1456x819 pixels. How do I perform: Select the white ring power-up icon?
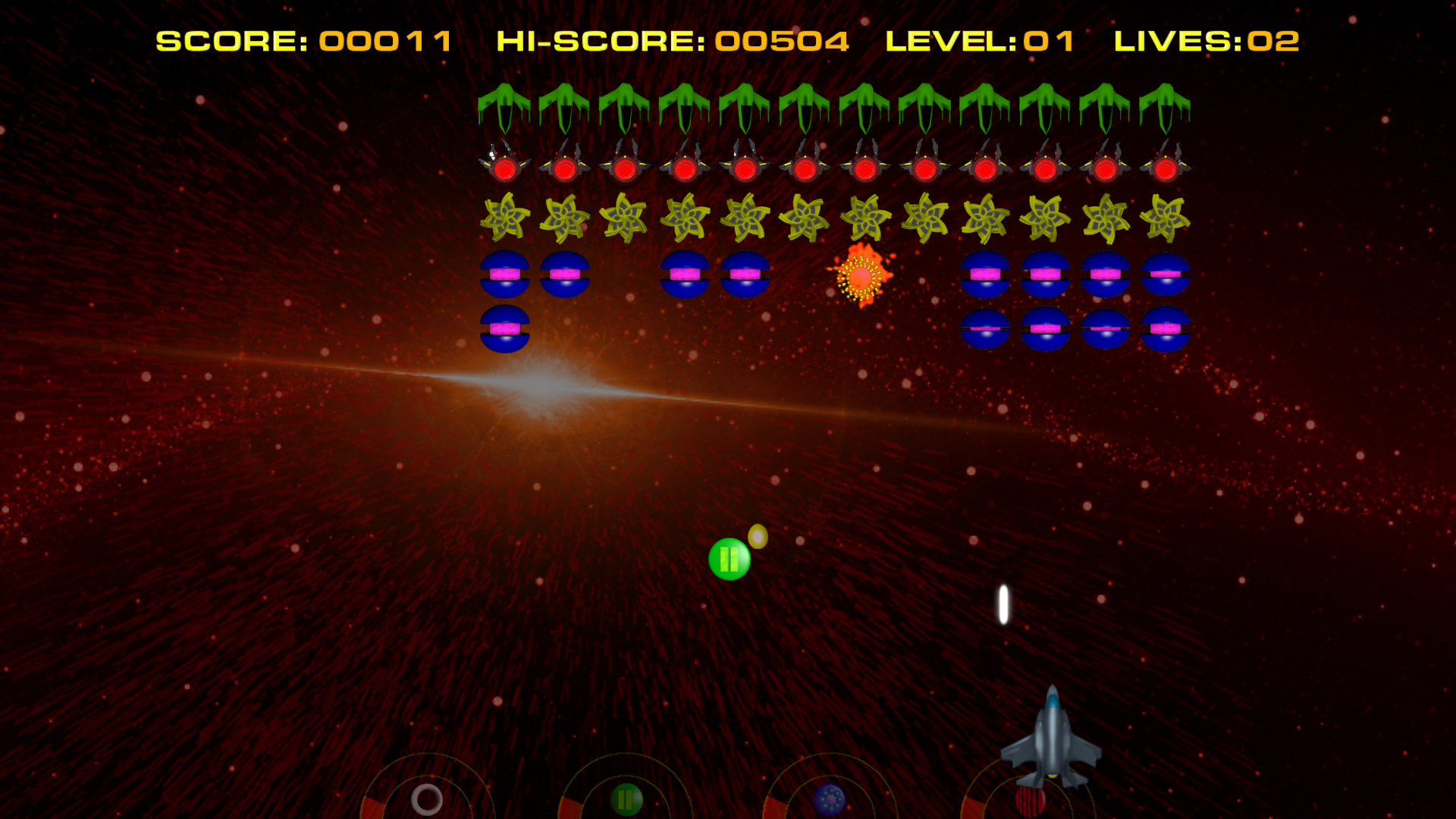pos(427,799)
